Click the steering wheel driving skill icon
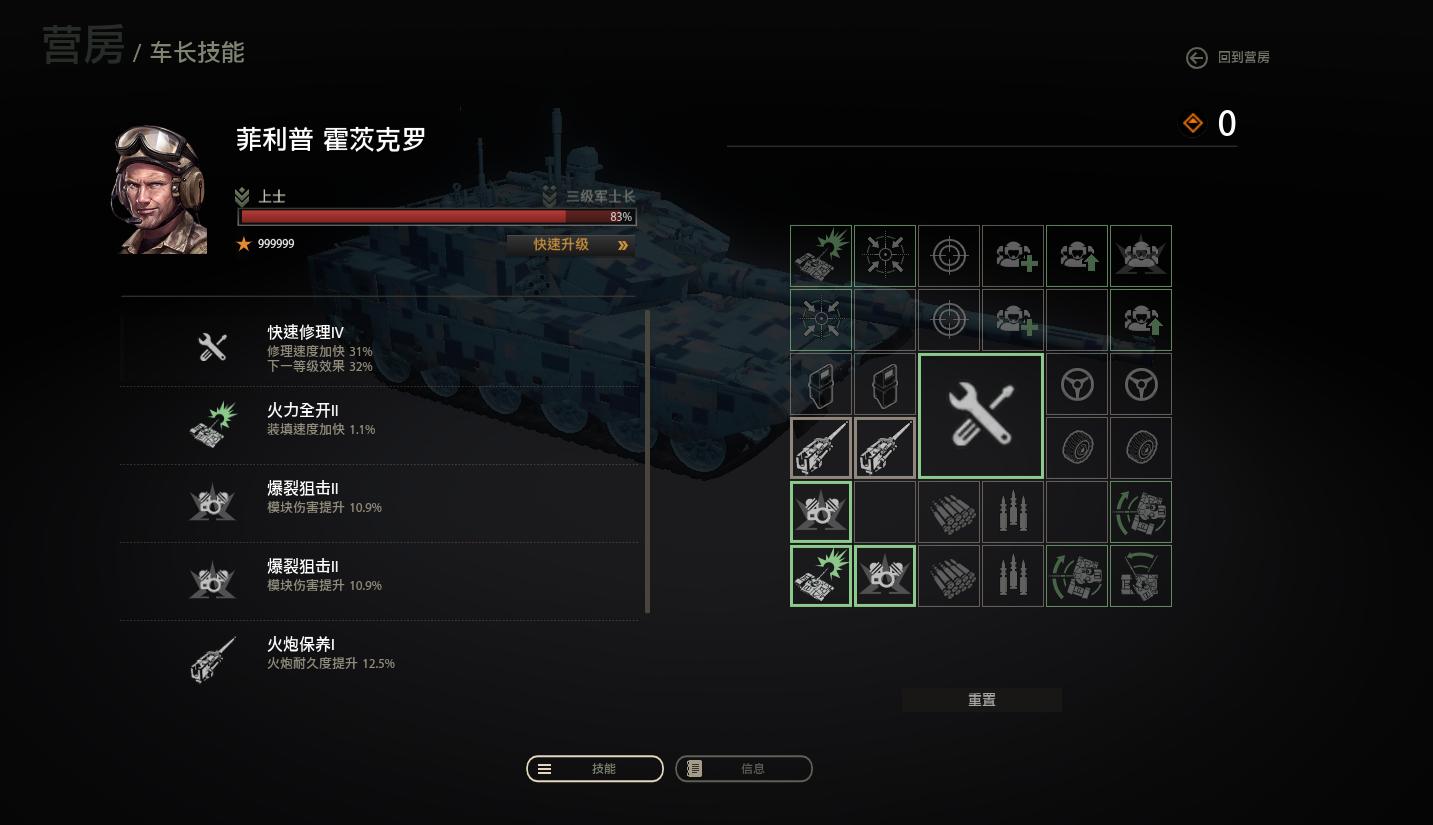 (x=1076, y=383)
